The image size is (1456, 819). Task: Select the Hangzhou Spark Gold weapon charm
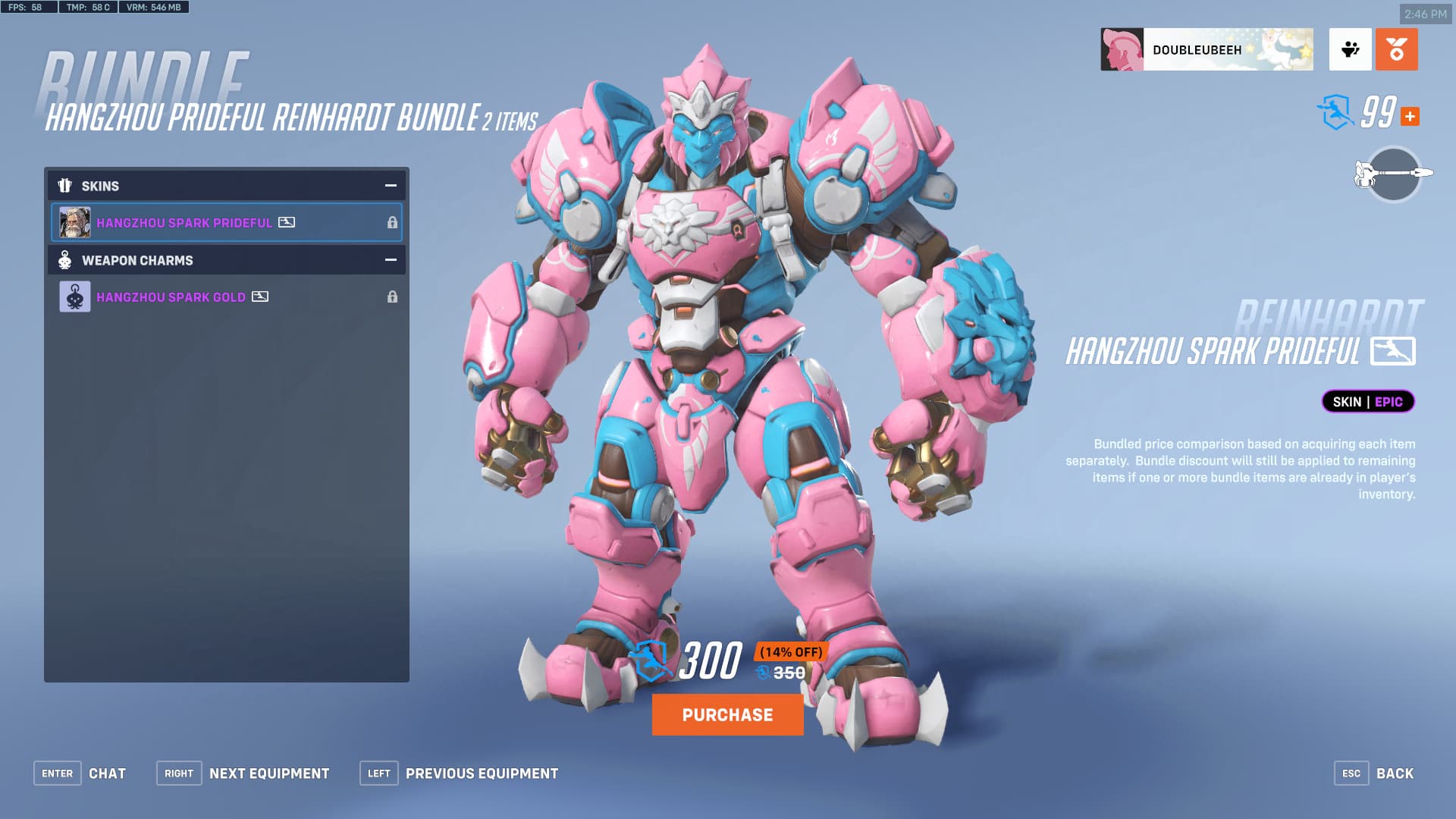(226, 297)
